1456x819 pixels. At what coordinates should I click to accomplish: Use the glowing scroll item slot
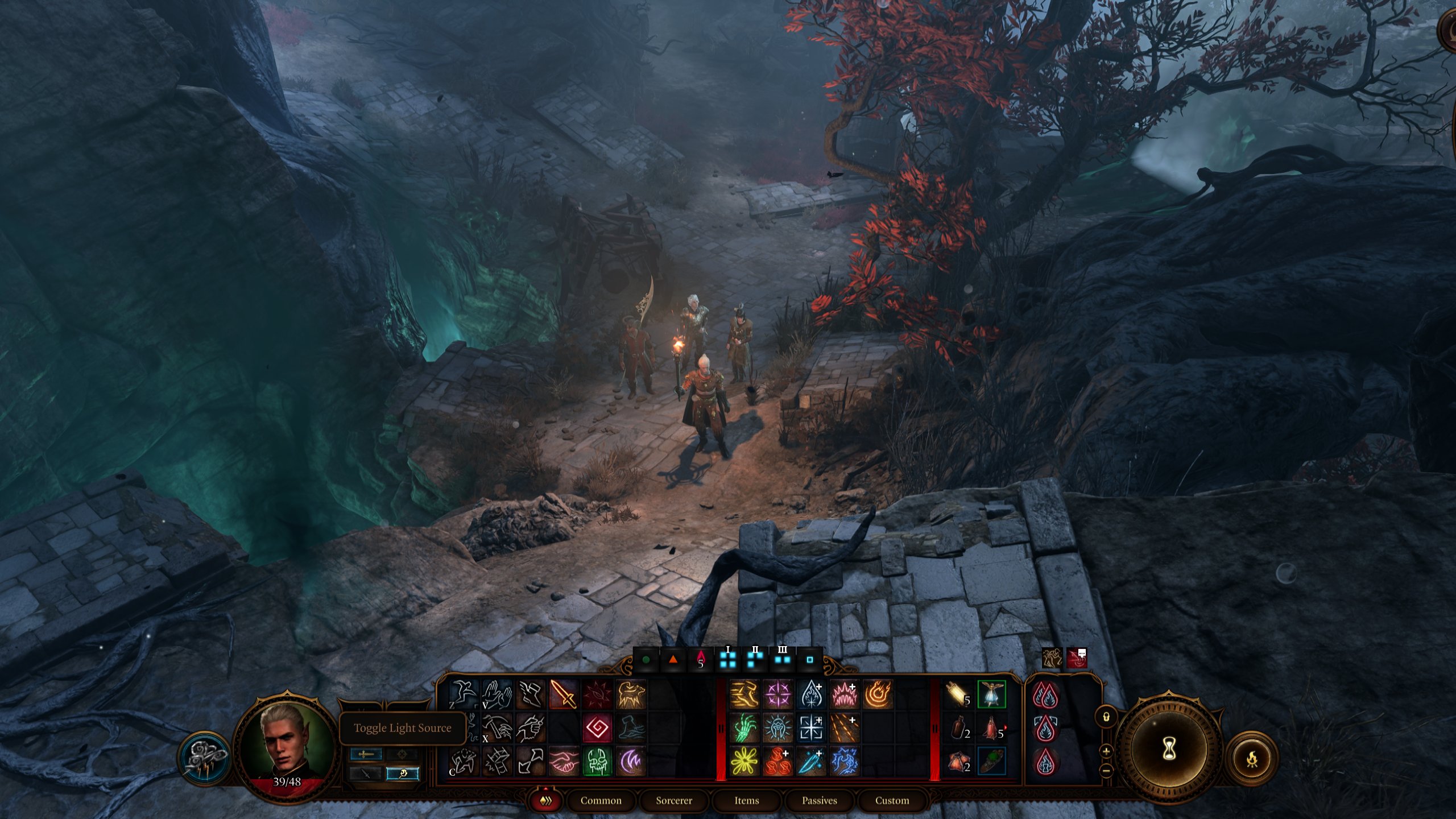pos(958,694)
